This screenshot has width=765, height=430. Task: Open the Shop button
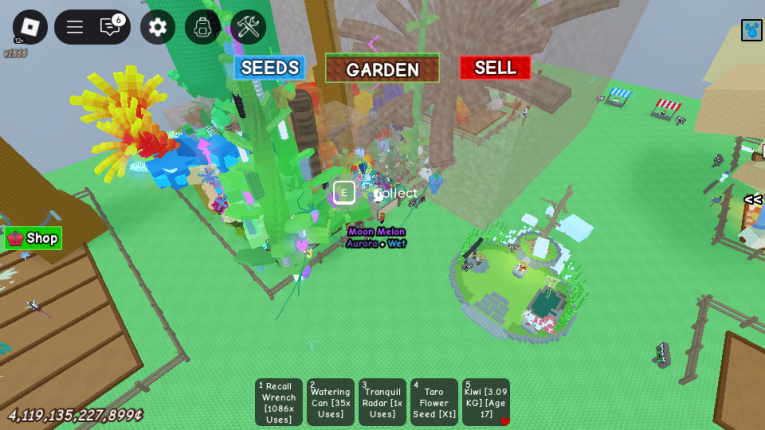point(33,238)
